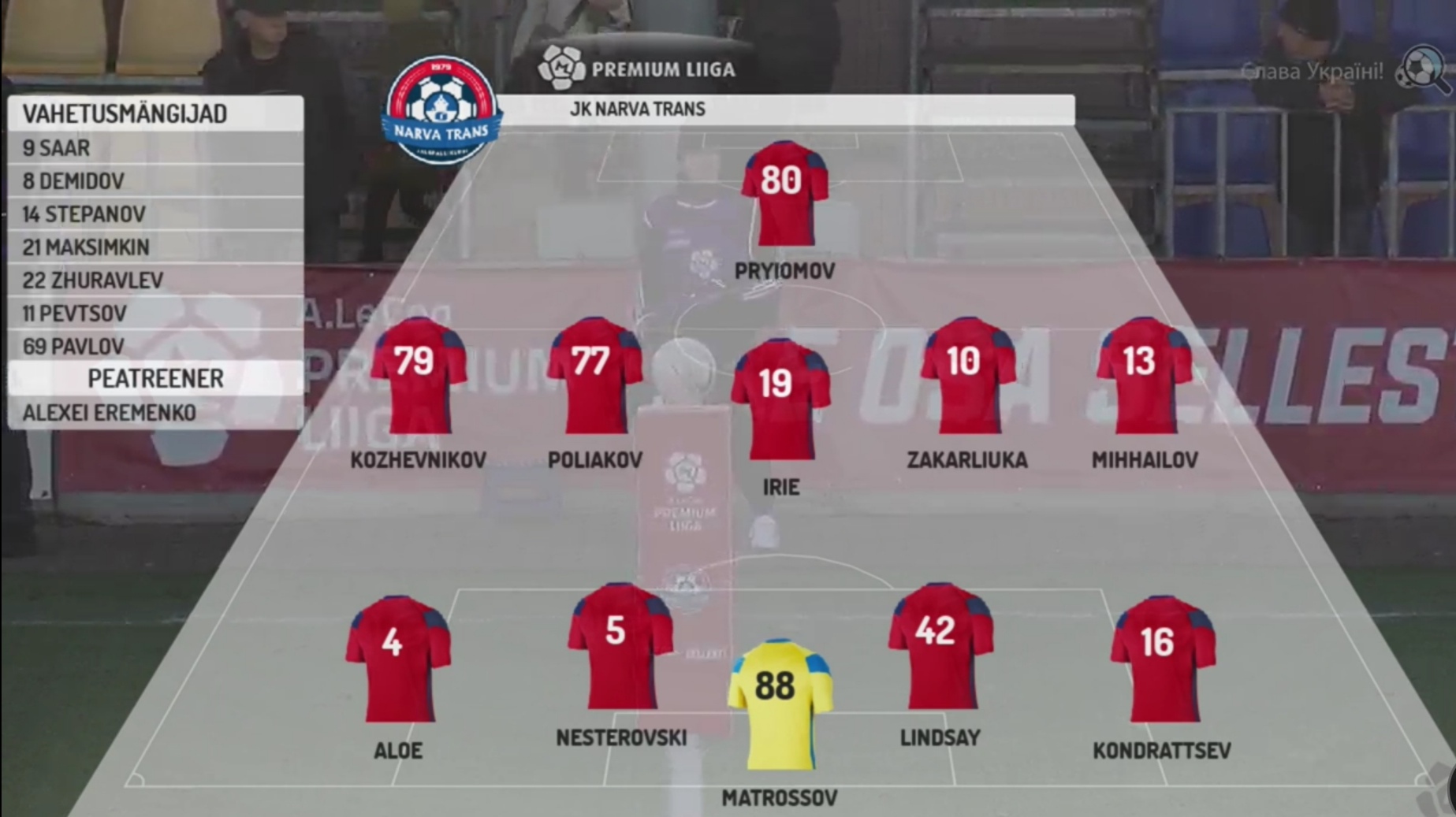
Task: Click Poliakov's number 77 shirt
Action: coord(594,375)
